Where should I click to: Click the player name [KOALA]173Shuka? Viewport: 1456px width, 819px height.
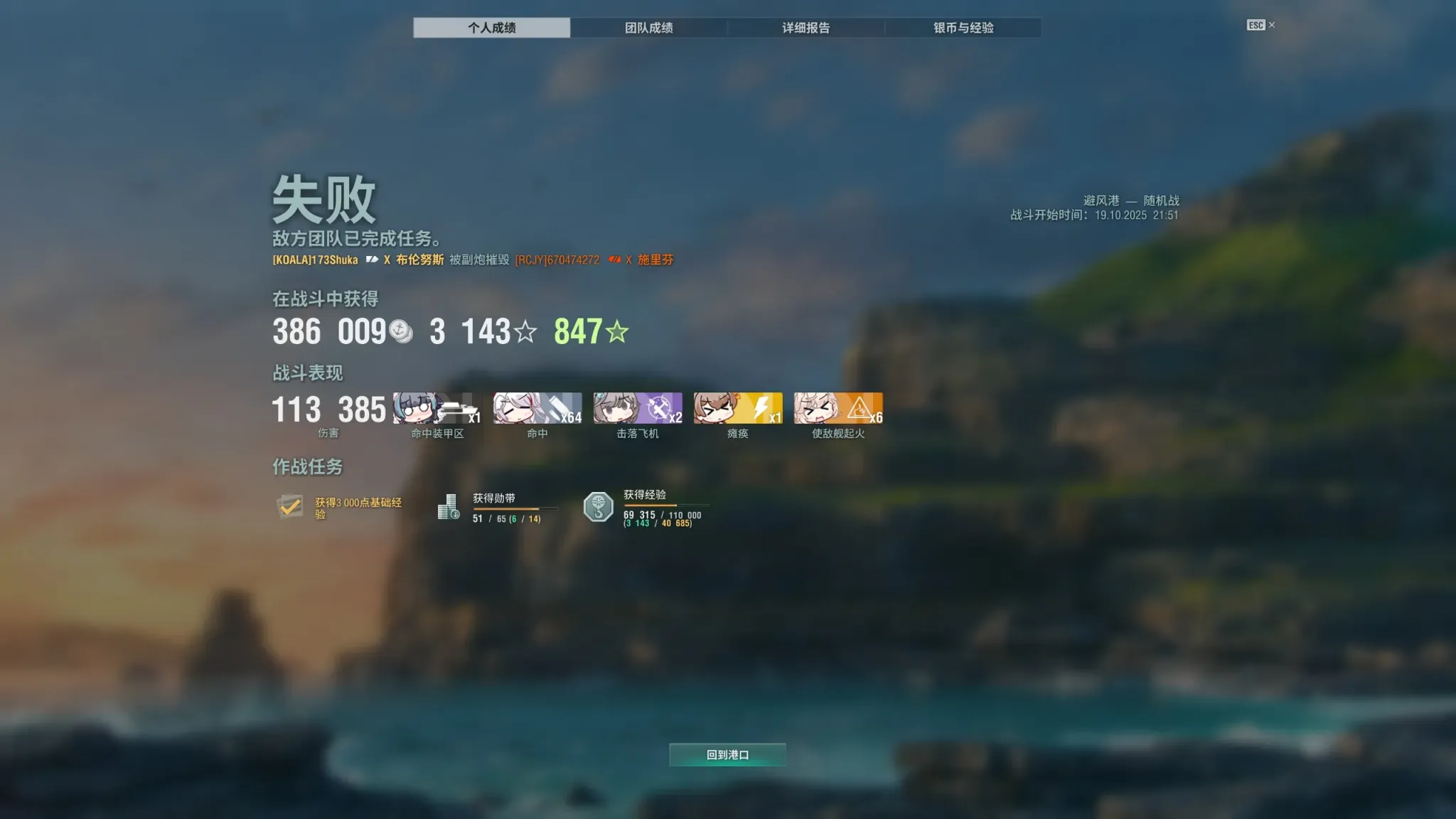[315, 260]
